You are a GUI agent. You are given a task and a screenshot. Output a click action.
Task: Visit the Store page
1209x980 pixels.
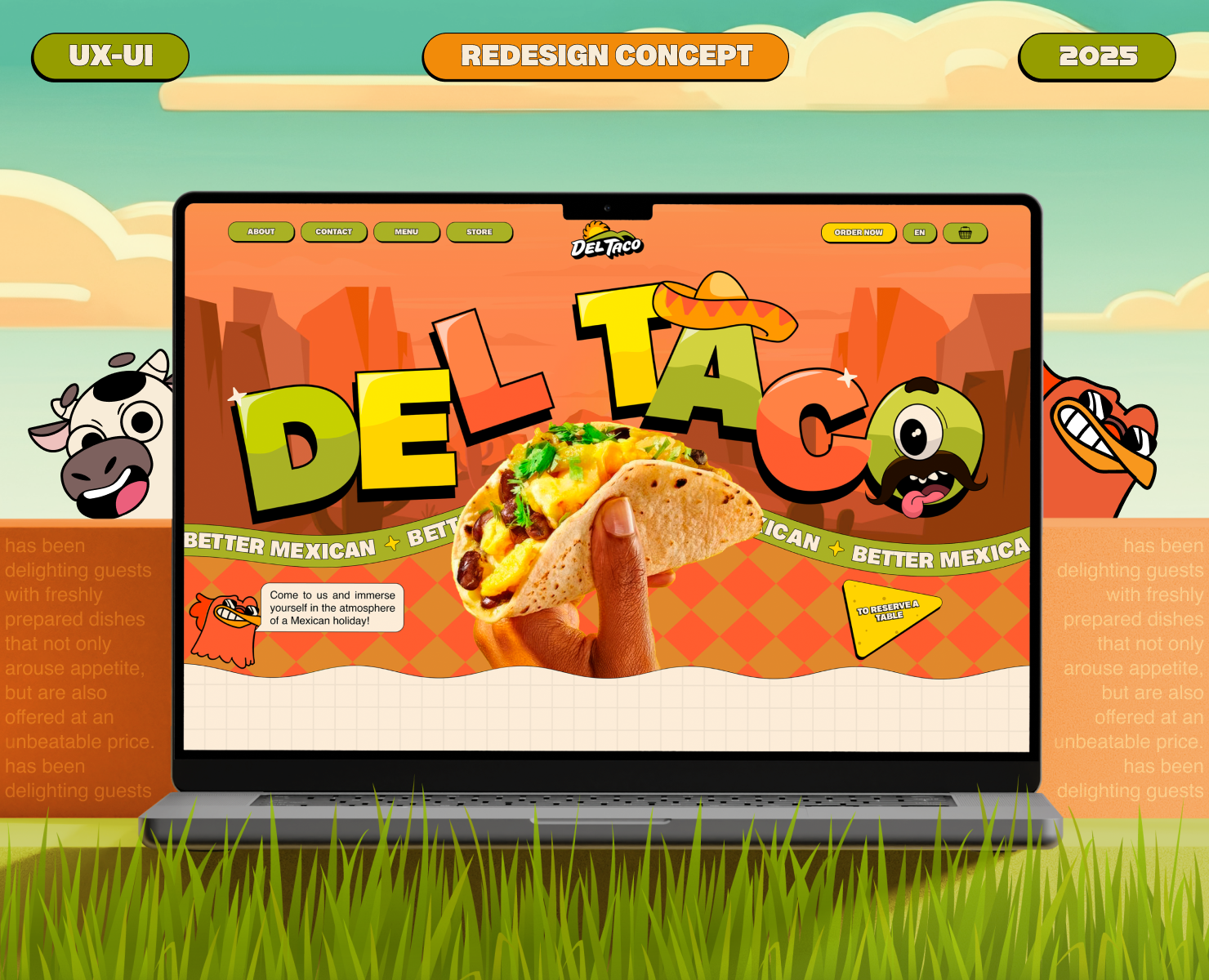(x=480, y=232)
